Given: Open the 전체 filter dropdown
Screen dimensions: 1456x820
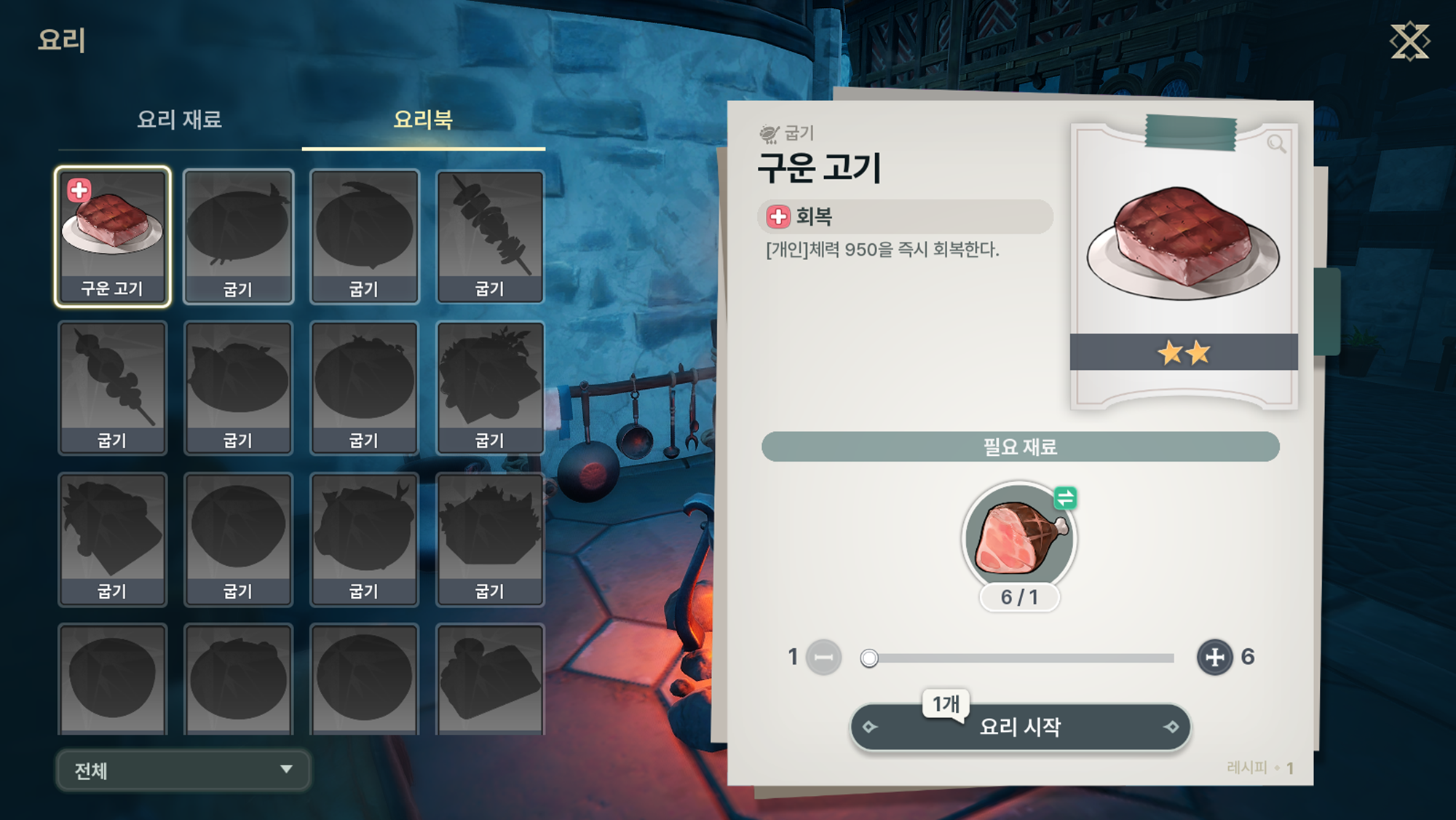Looking at the screenshot, I should [183, 770].
